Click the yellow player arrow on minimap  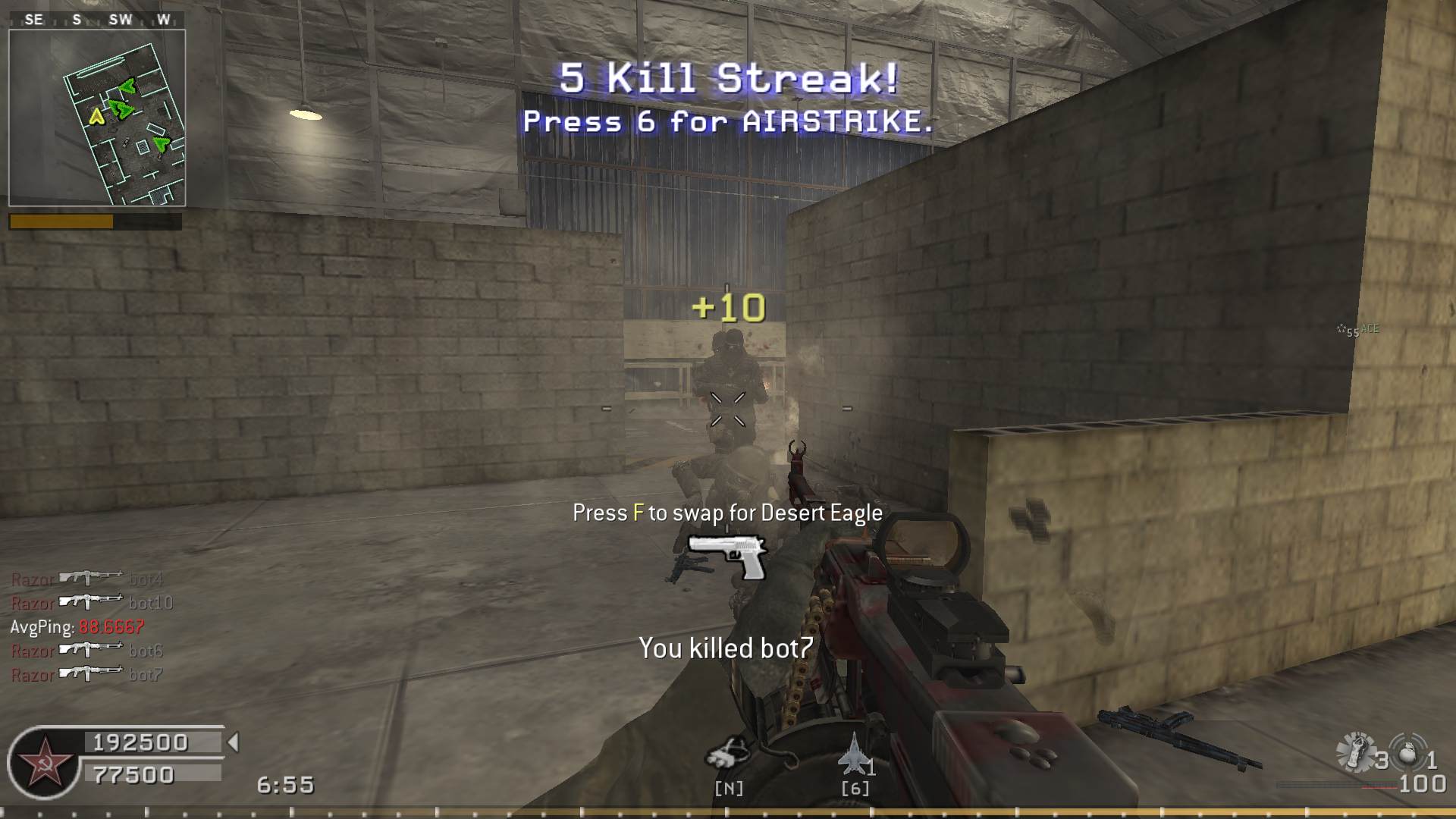pos(96,116)
